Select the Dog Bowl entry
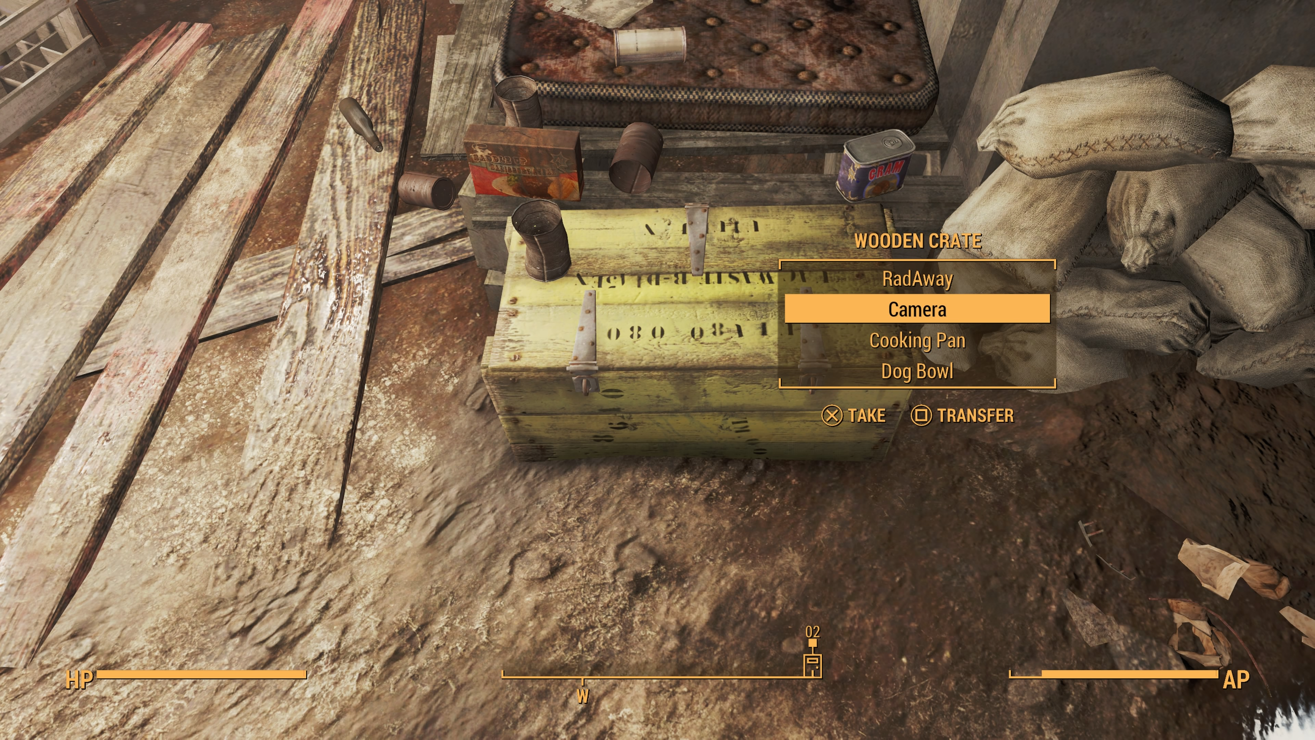This screenshot has height=740, width=1315. (x=917, y=371)
